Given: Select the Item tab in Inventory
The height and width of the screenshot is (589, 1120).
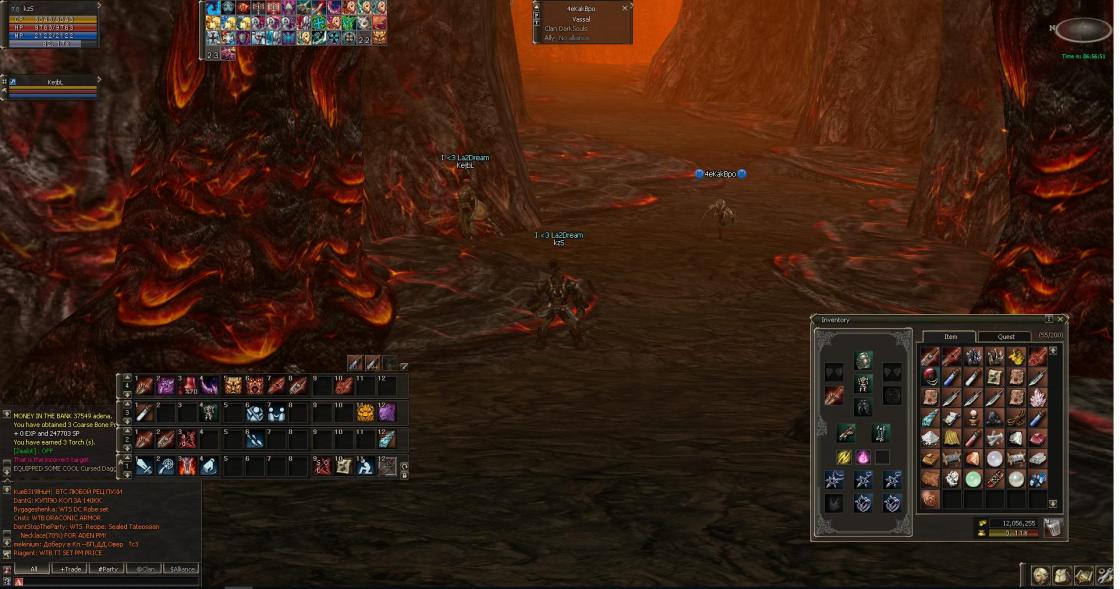Looking at the screenshot, I should click(x=949, y=336).
